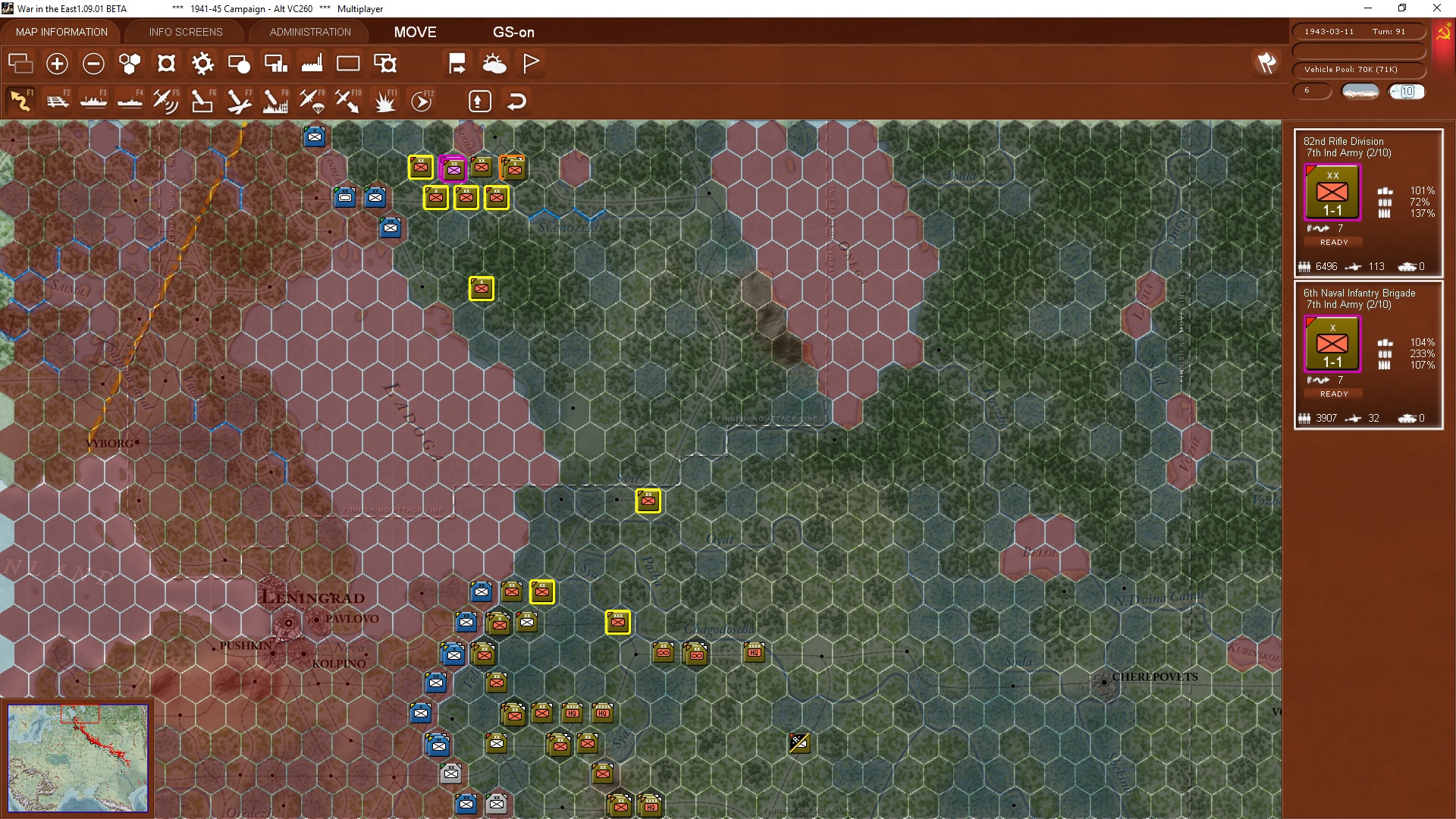Select bomb city mission mode (F8)
This screenshot has height=819, width=1456.
pyautogui.click(x=275, y=100)
